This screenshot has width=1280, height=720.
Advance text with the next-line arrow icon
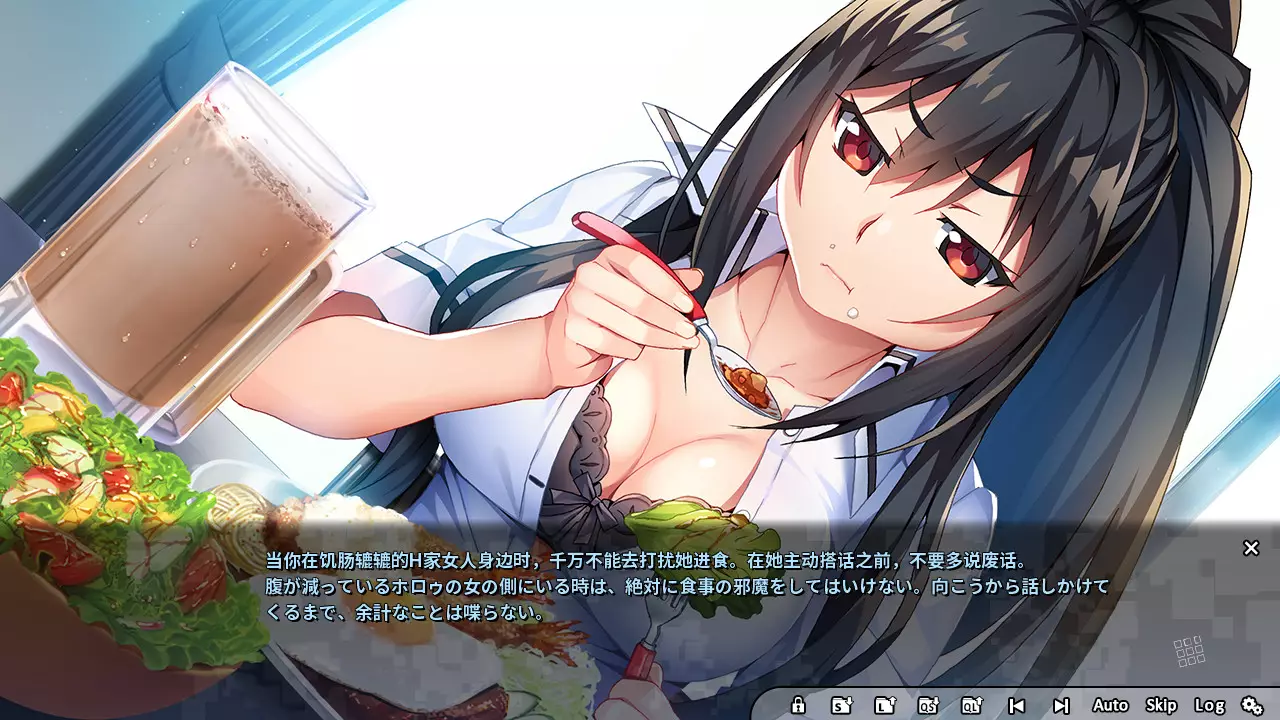pos(1062,705)
